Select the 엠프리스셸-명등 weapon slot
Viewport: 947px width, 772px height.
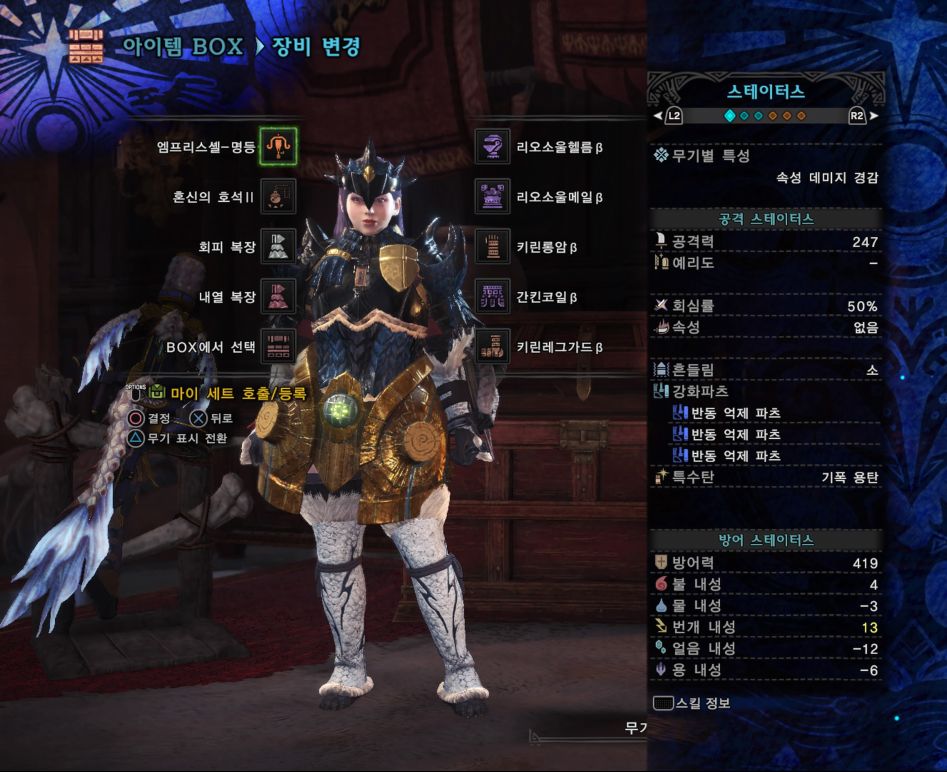point(278,146)
